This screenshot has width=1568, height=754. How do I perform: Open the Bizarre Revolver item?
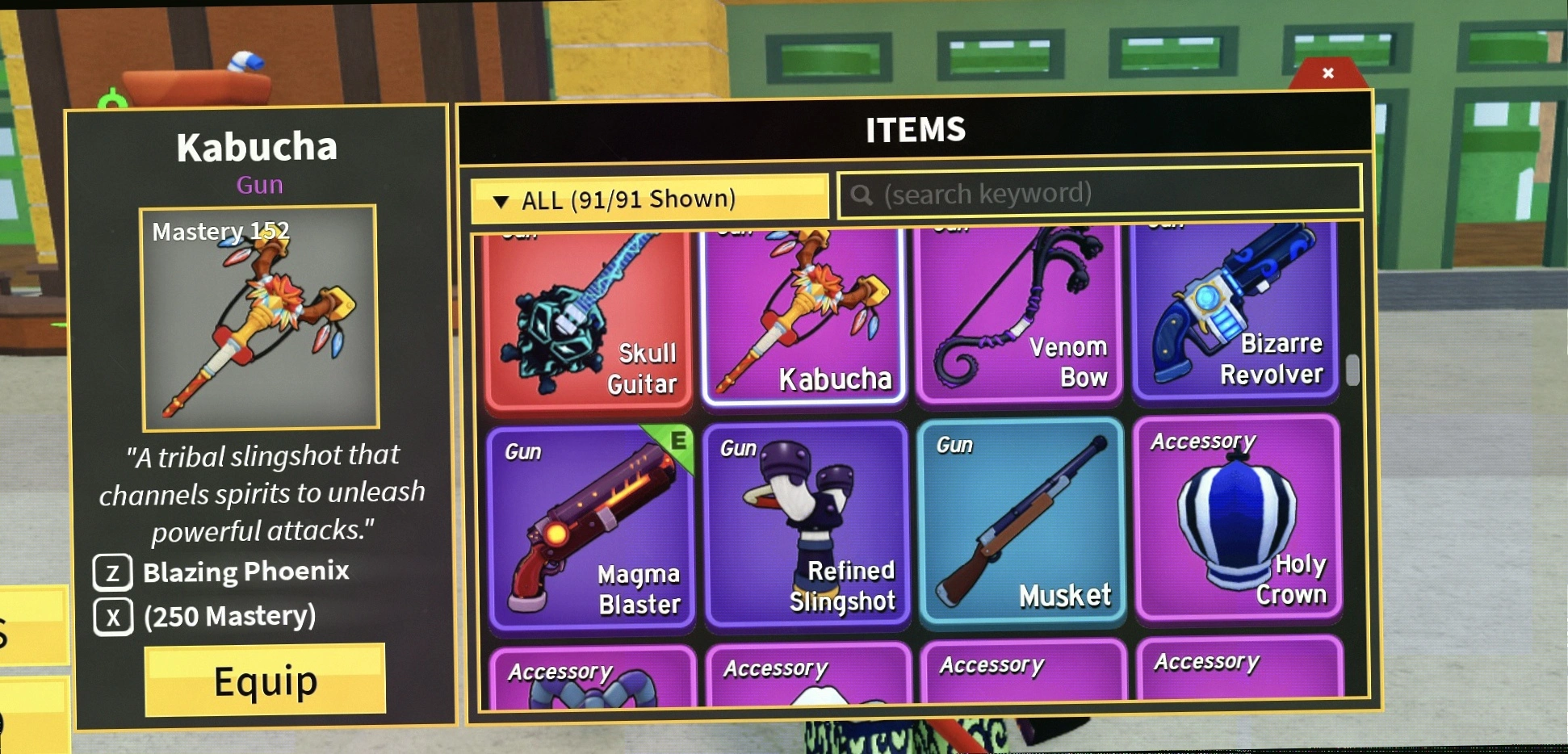(x=1237, y=315)
